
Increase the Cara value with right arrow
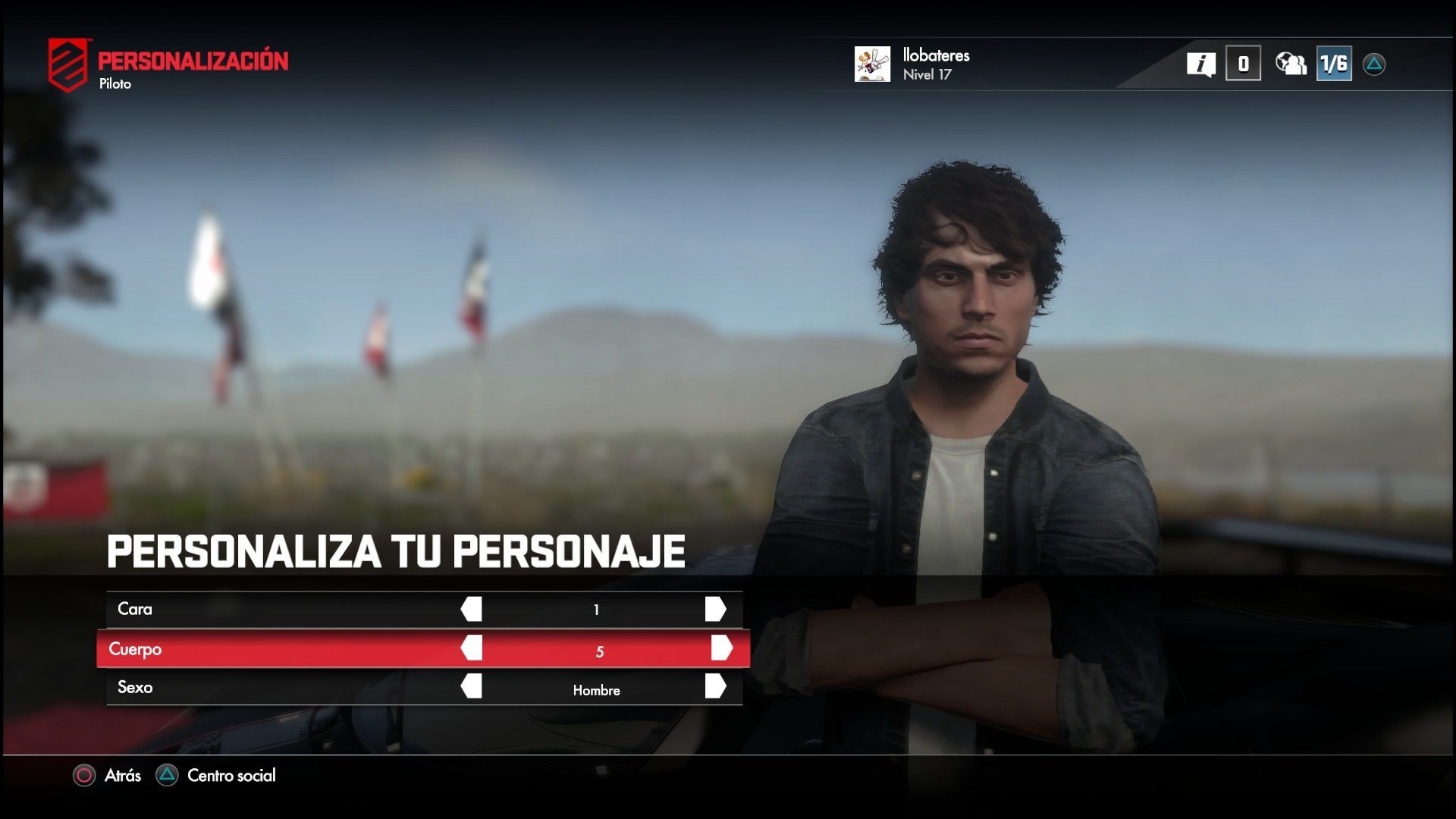[715, 609]
